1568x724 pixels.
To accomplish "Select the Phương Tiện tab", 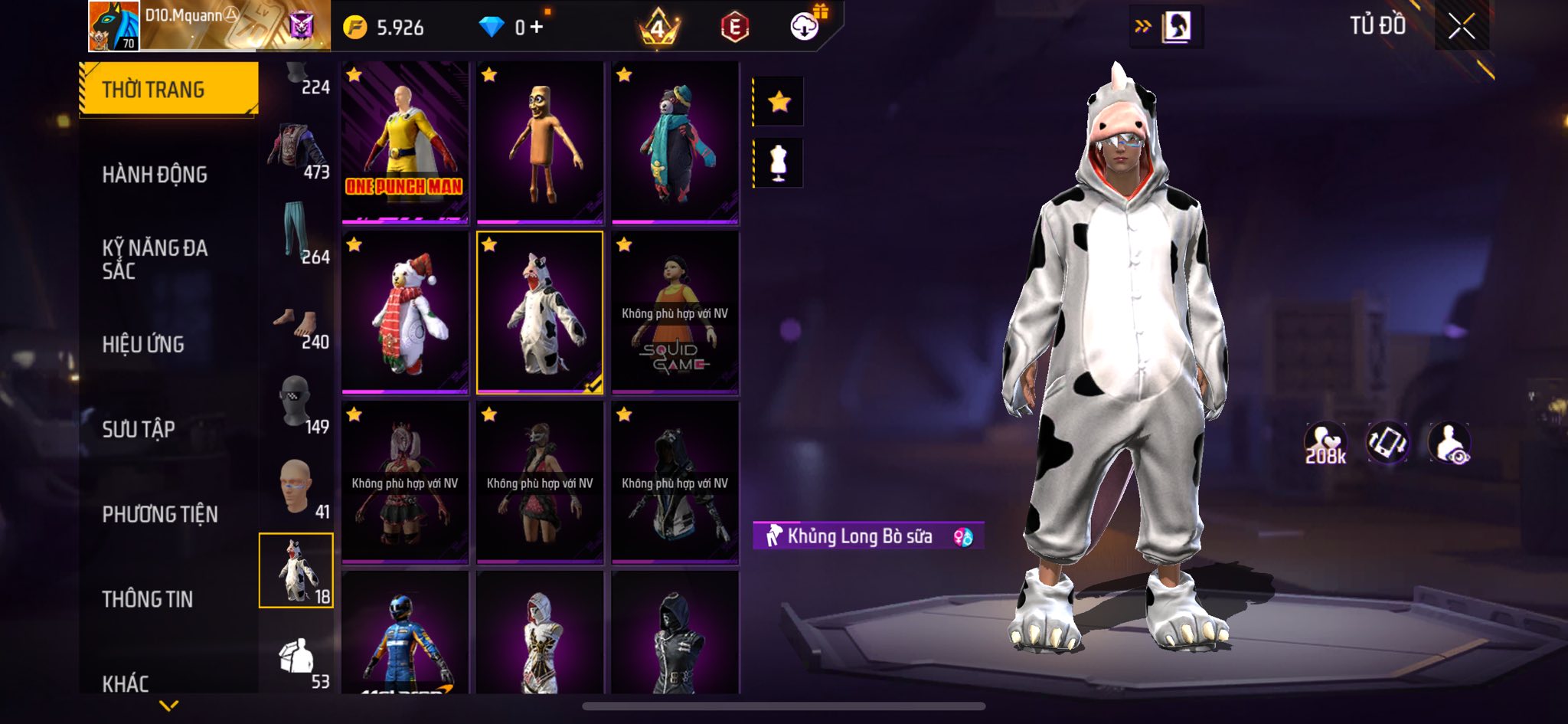I will click(x=160, y=514).
